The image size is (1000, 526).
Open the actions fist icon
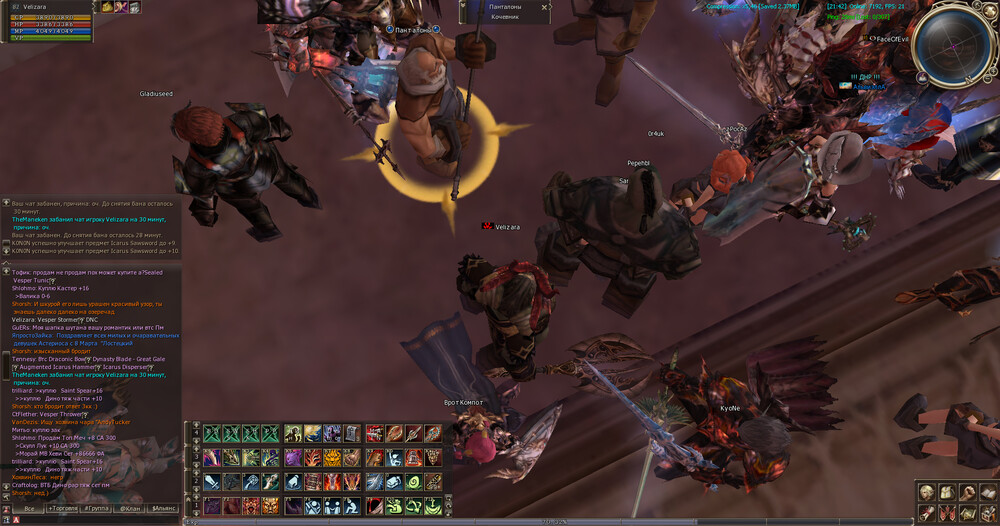(968, 492)
